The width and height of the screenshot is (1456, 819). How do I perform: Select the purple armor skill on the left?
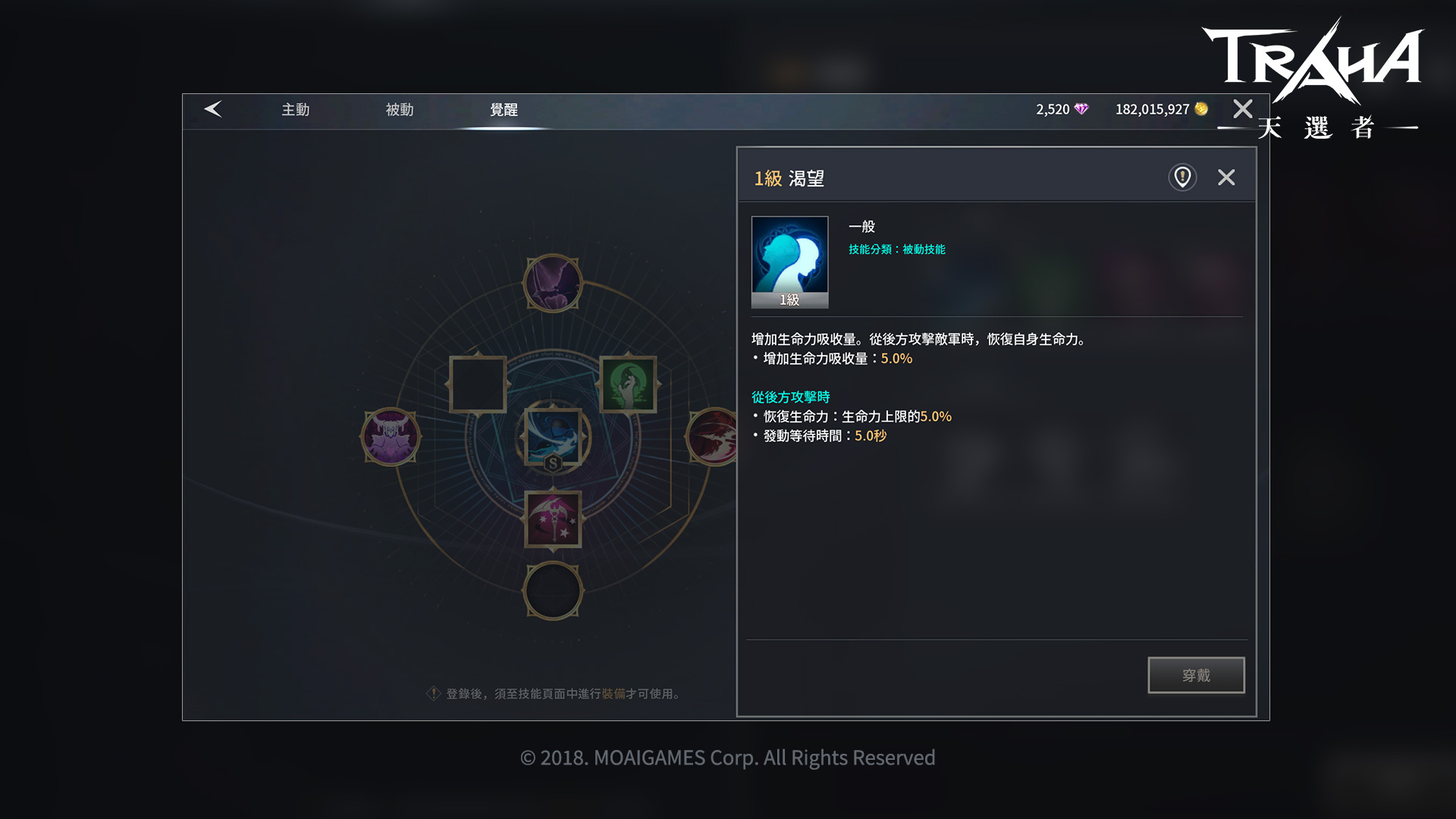pyautogui.click(x=390, y=438)
